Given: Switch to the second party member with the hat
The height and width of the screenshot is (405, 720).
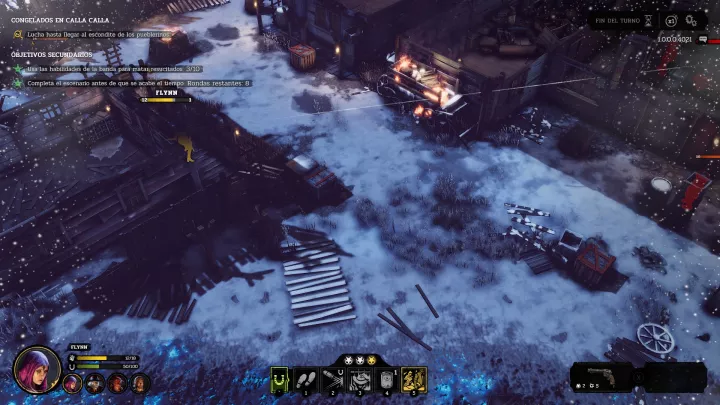Looking at the screenshot, I should coord(94,383).
